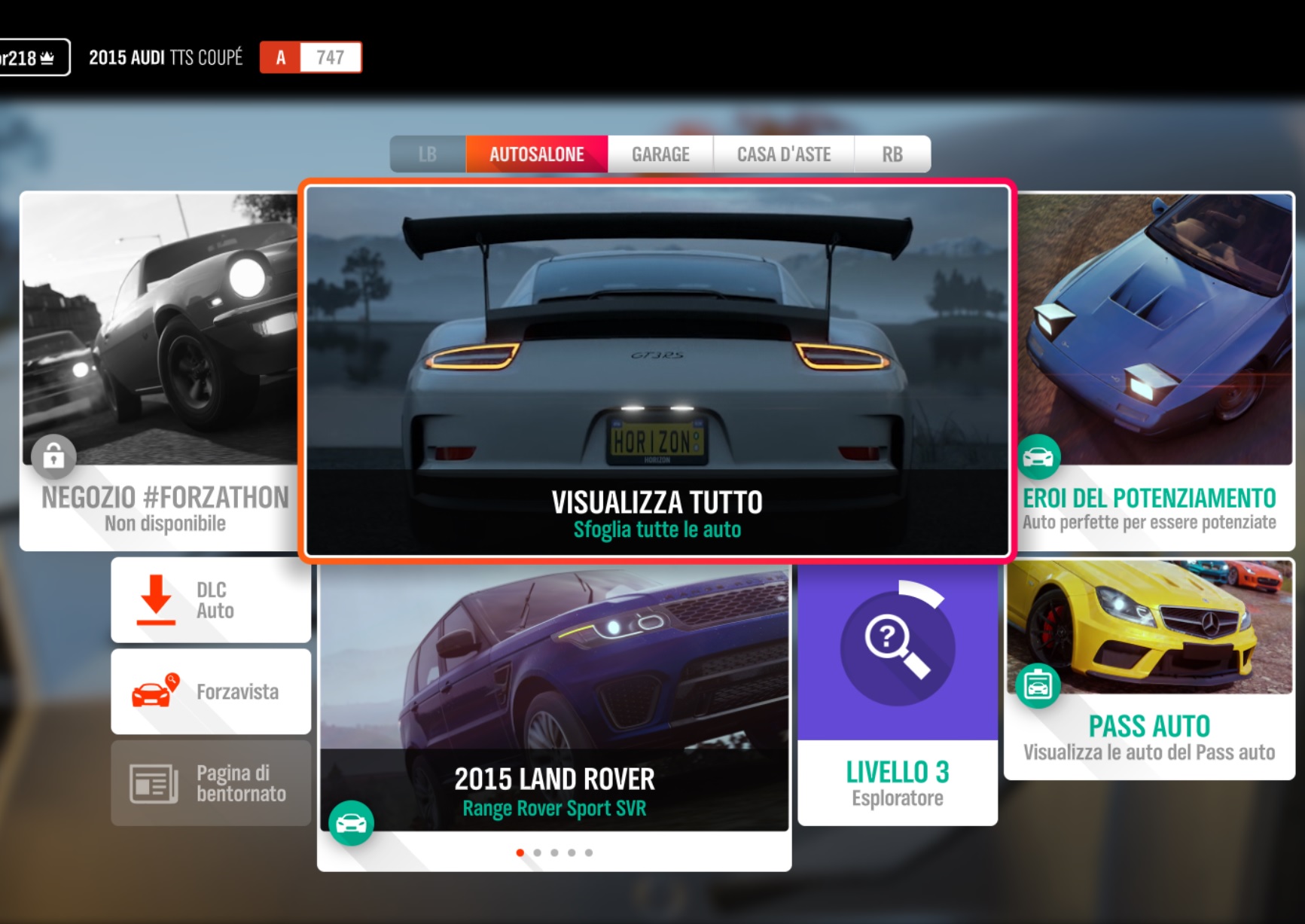Click the first carousel page dot

click(x=520, y=852)
